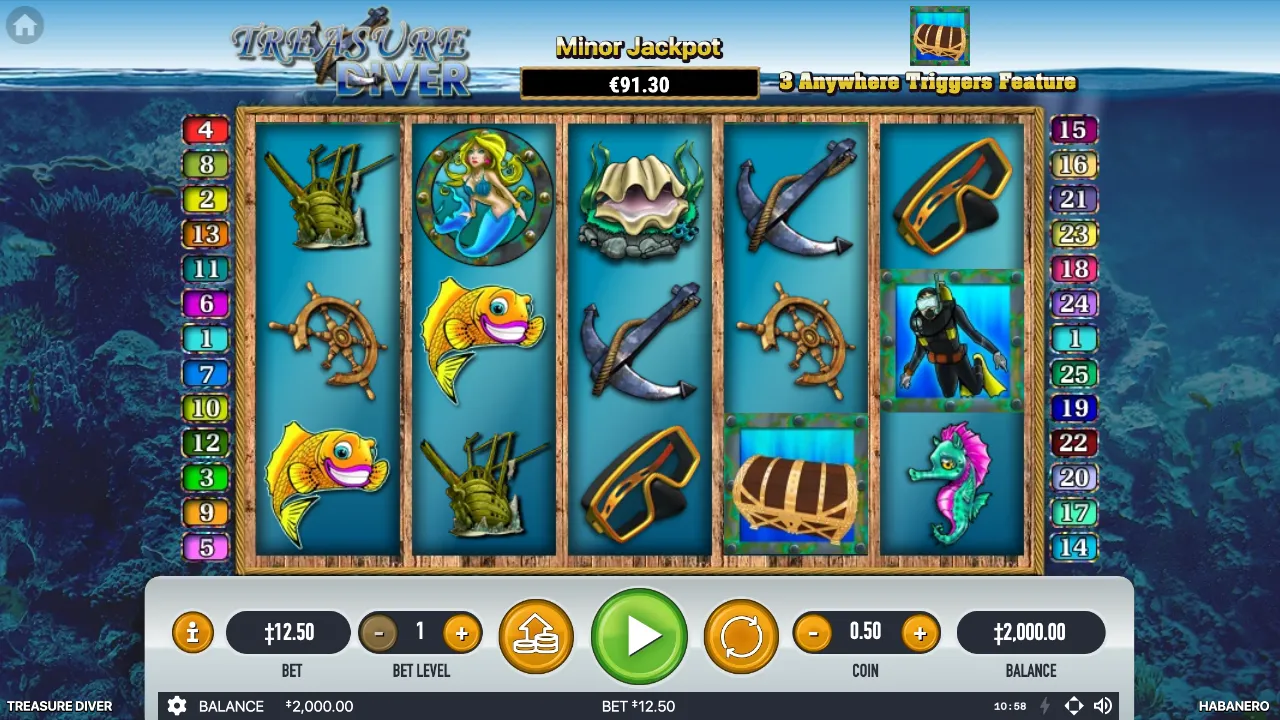
Task: Click the BET 12.50 display
Action: tap(289, 632)
